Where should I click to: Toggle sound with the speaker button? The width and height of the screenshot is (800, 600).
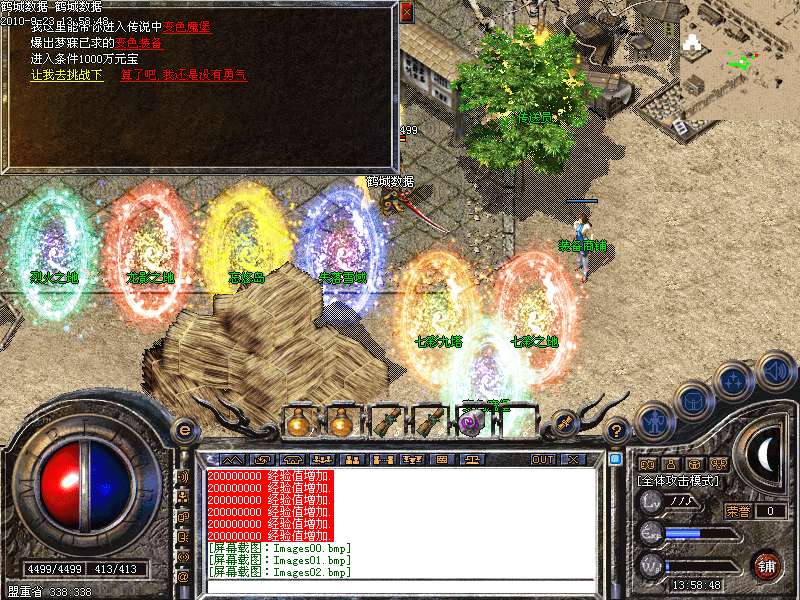(x=775, y=369)
